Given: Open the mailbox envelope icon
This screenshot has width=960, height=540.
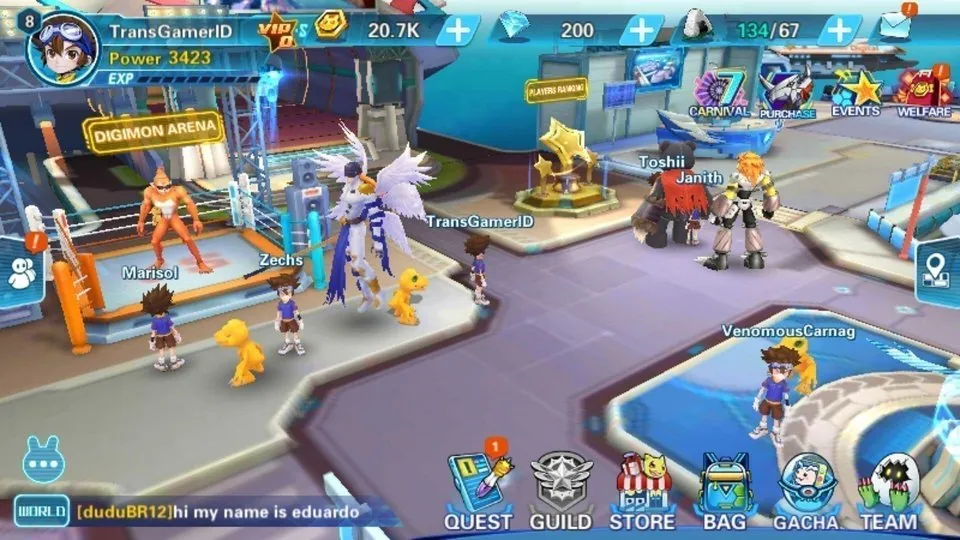Looking at the screenshot, I should pos(896,27).
